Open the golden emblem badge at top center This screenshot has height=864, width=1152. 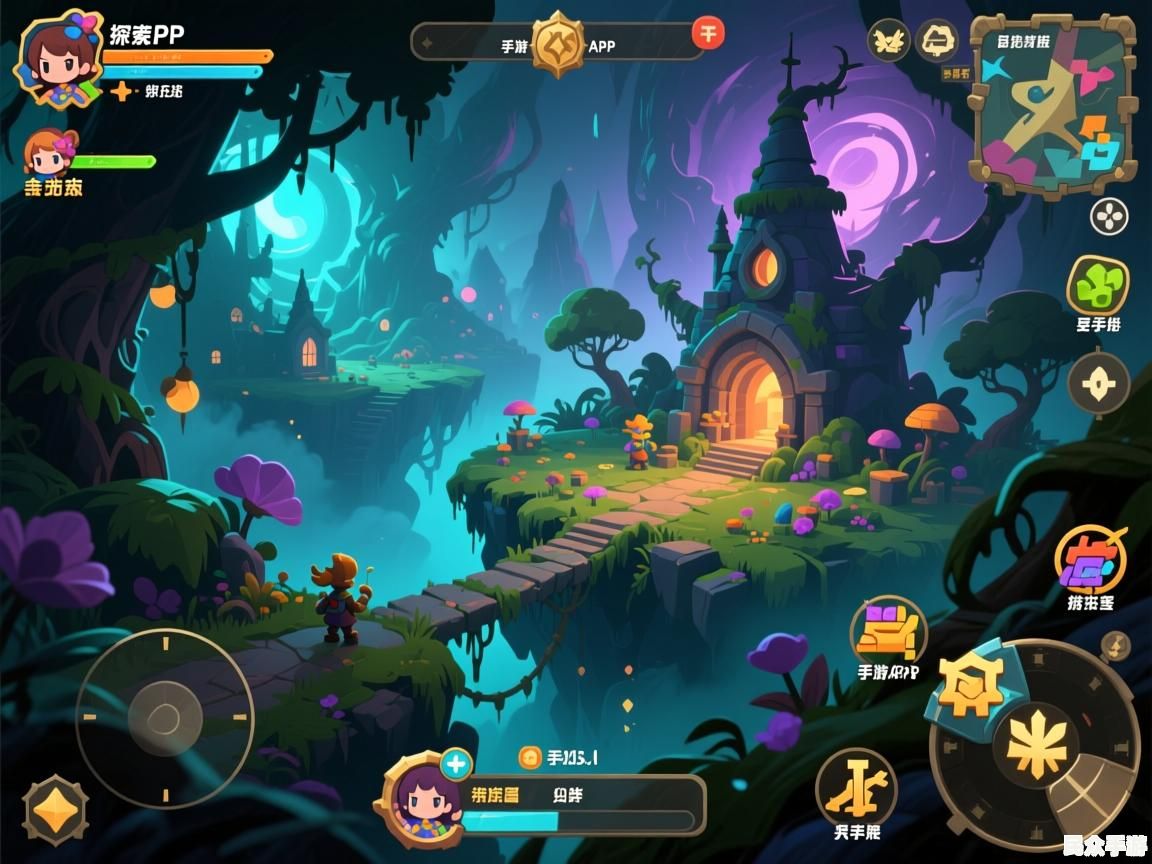tap(557, 43)
